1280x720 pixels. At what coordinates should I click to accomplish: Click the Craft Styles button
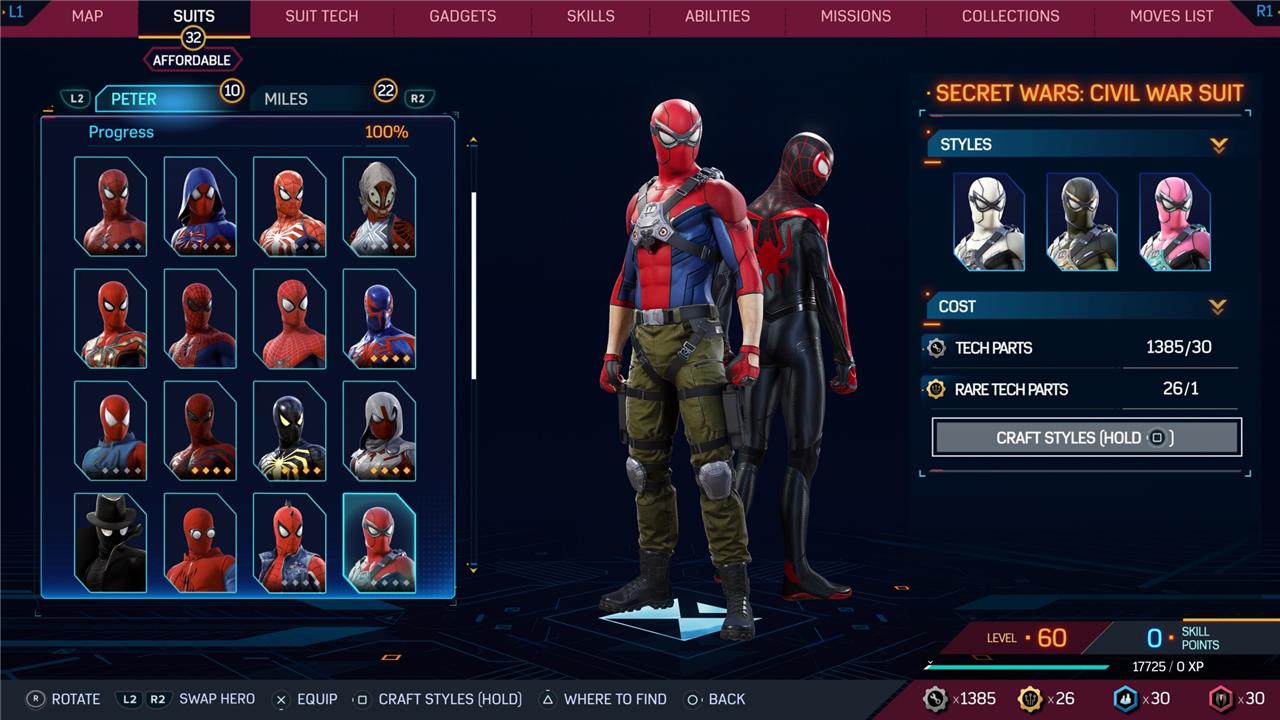1086,437
